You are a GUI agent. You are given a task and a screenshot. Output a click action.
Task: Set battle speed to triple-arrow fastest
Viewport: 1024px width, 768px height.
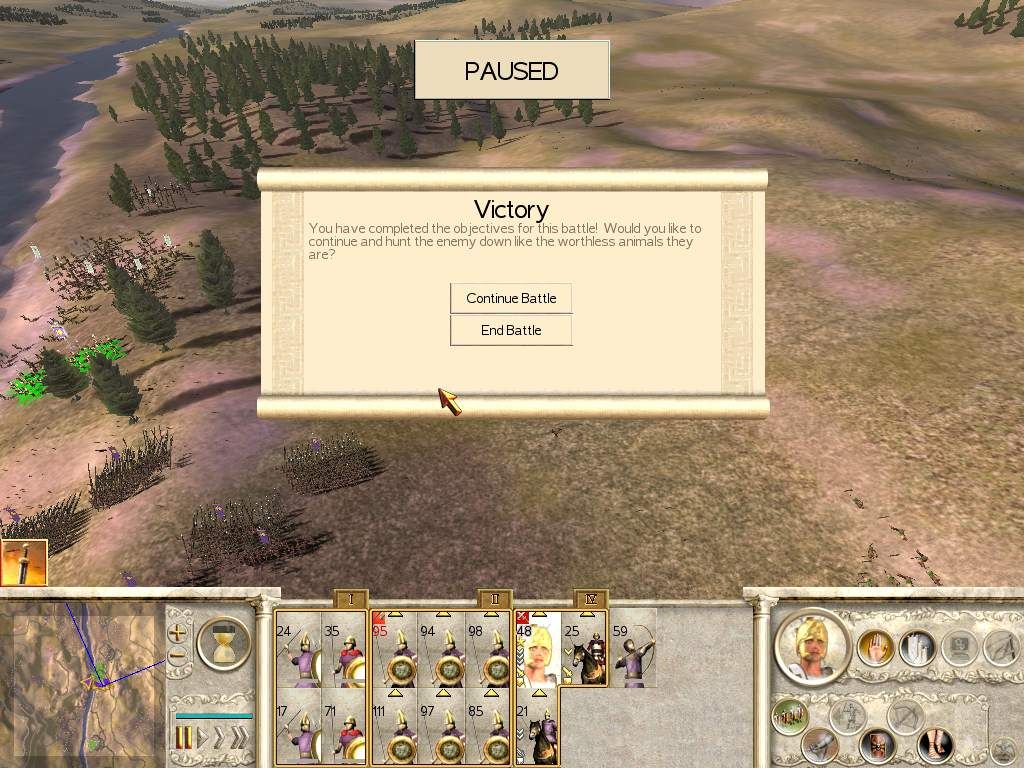(239, 739)
